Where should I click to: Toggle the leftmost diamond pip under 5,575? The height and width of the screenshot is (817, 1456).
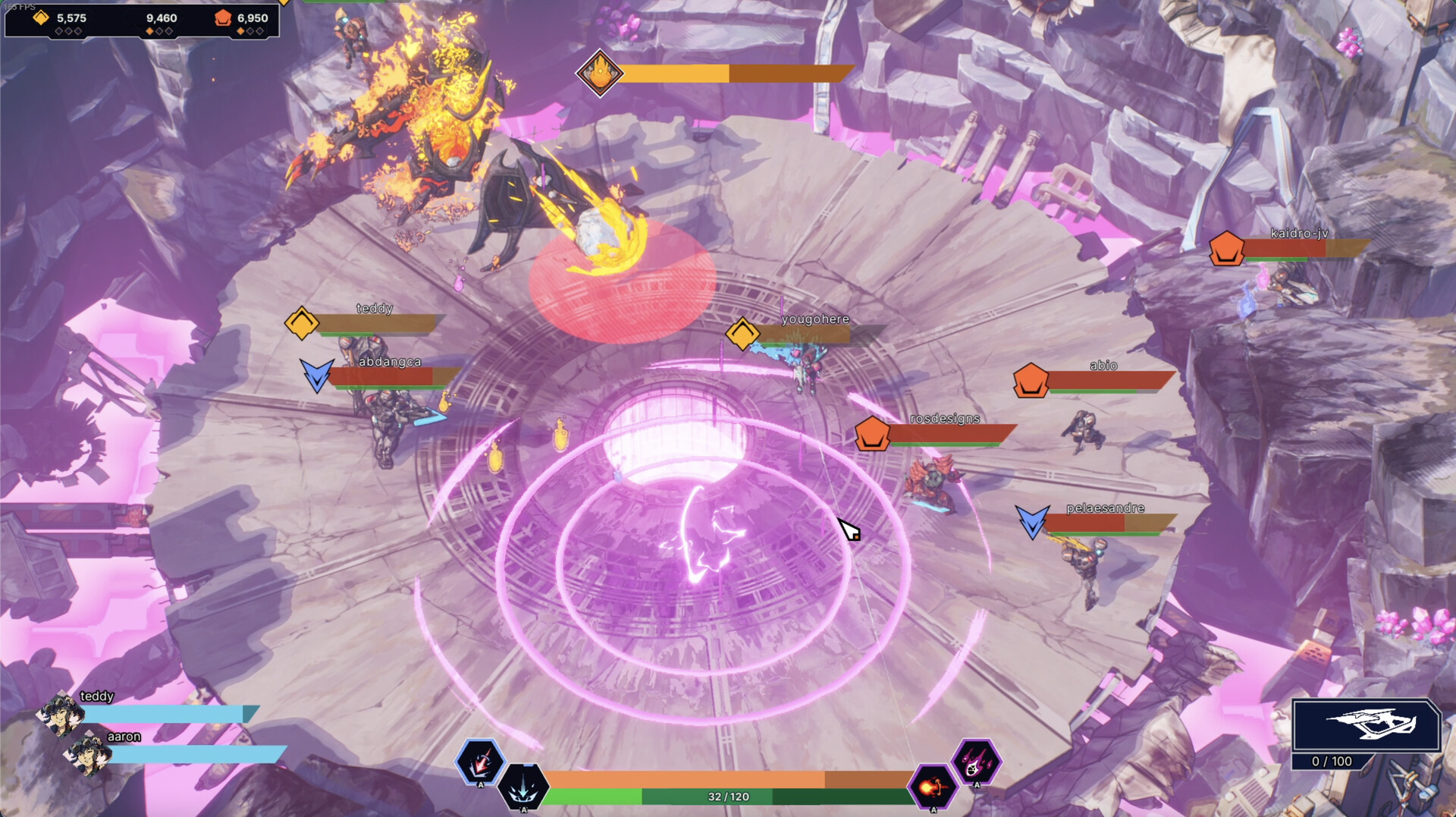click(x=59, y=32)
